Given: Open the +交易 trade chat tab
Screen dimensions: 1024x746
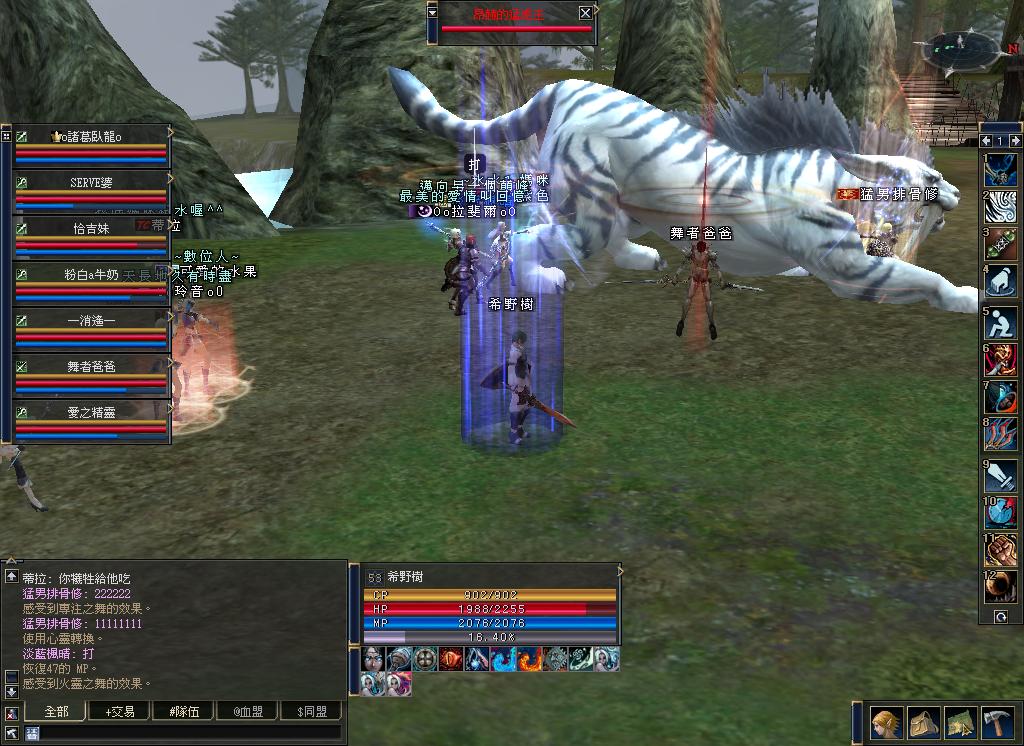Looking at the screenshot, I should 119,711.
